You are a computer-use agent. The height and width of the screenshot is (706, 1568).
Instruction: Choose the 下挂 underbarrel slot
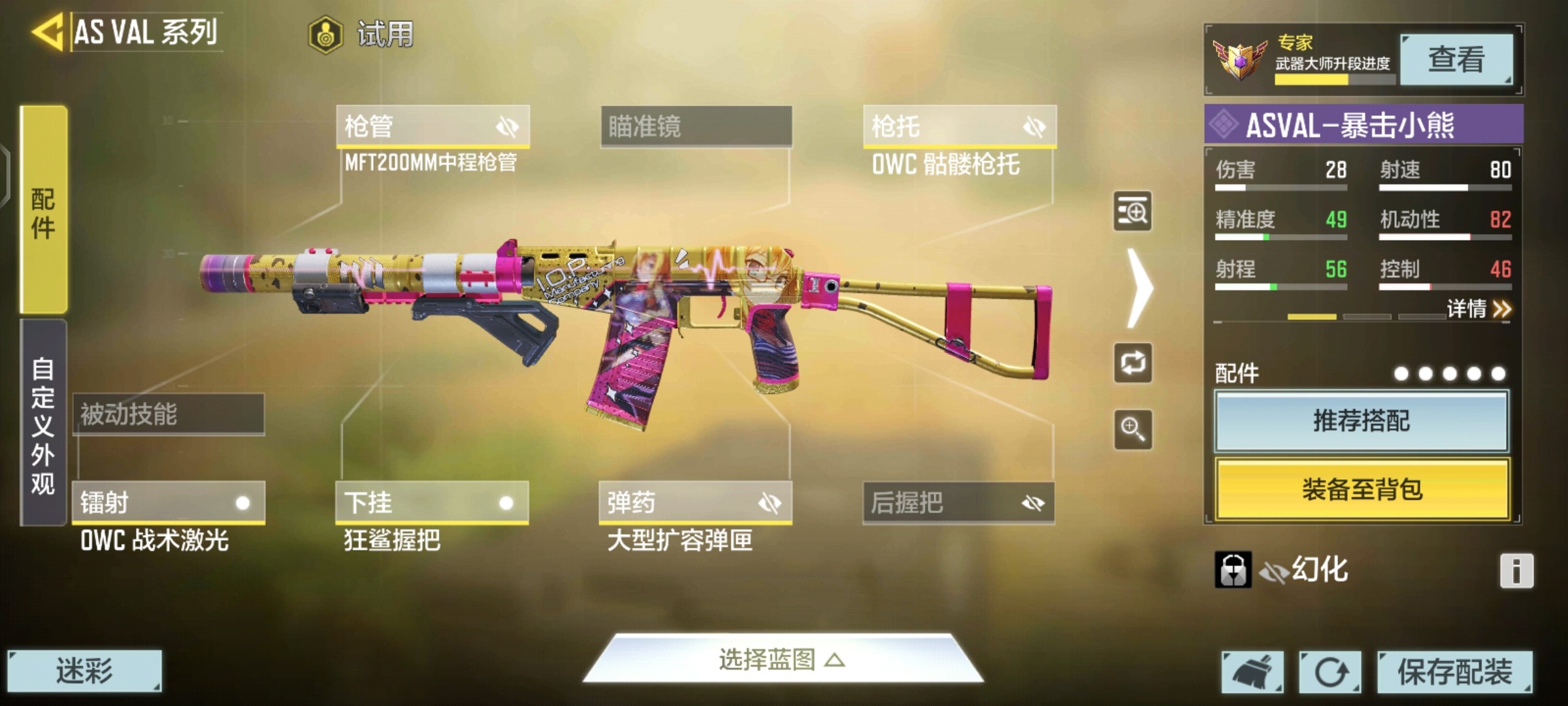click(x=432, y=502)
